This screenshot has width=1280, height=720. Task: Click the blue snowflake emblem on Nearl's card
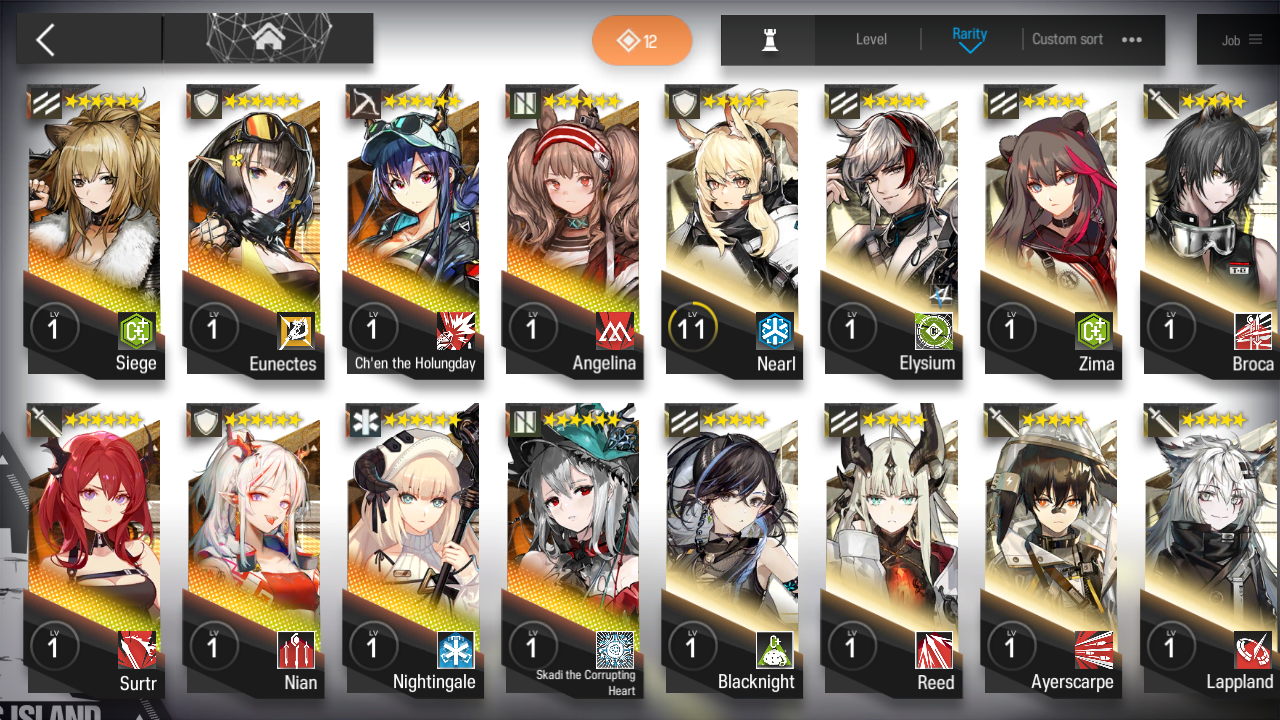[x=777, y=329]
